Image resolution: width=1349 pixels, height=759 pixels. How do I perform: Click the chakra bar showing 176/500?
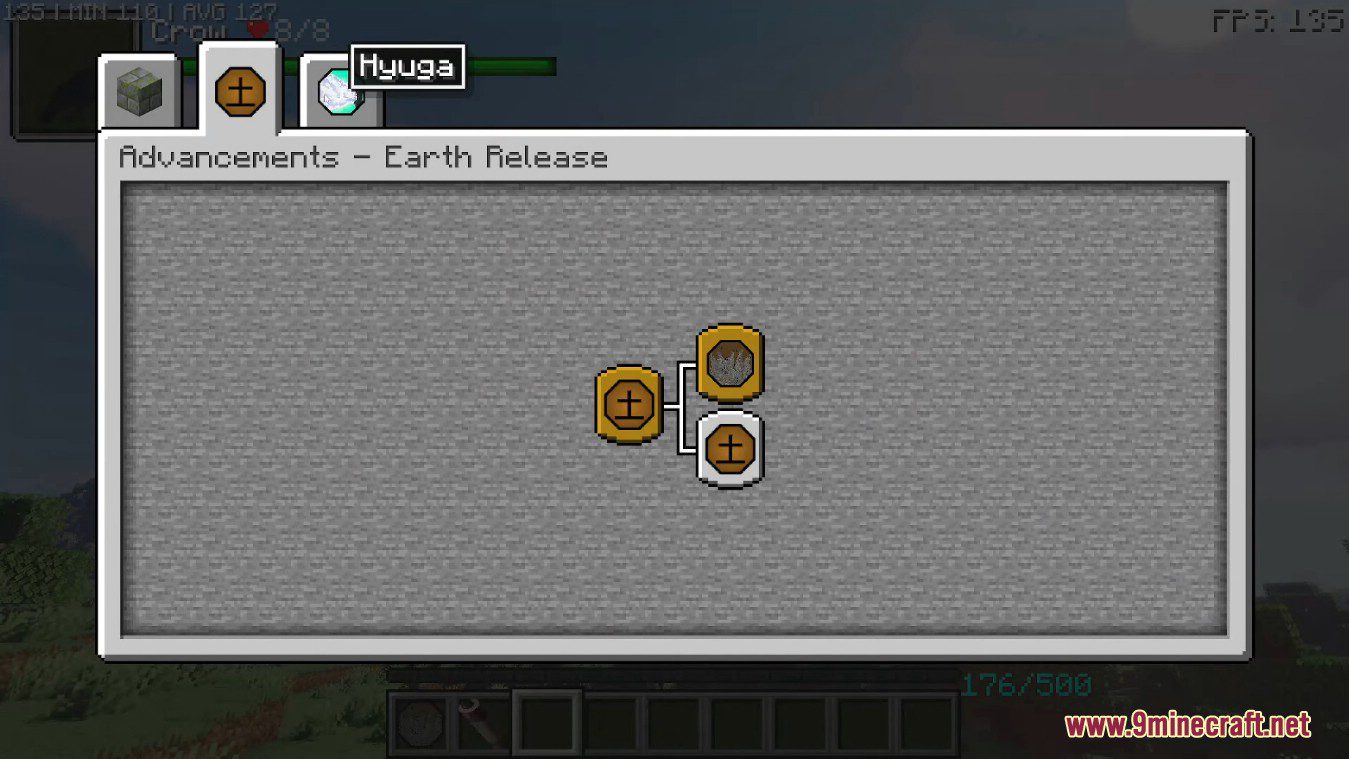pos(1024,685)
